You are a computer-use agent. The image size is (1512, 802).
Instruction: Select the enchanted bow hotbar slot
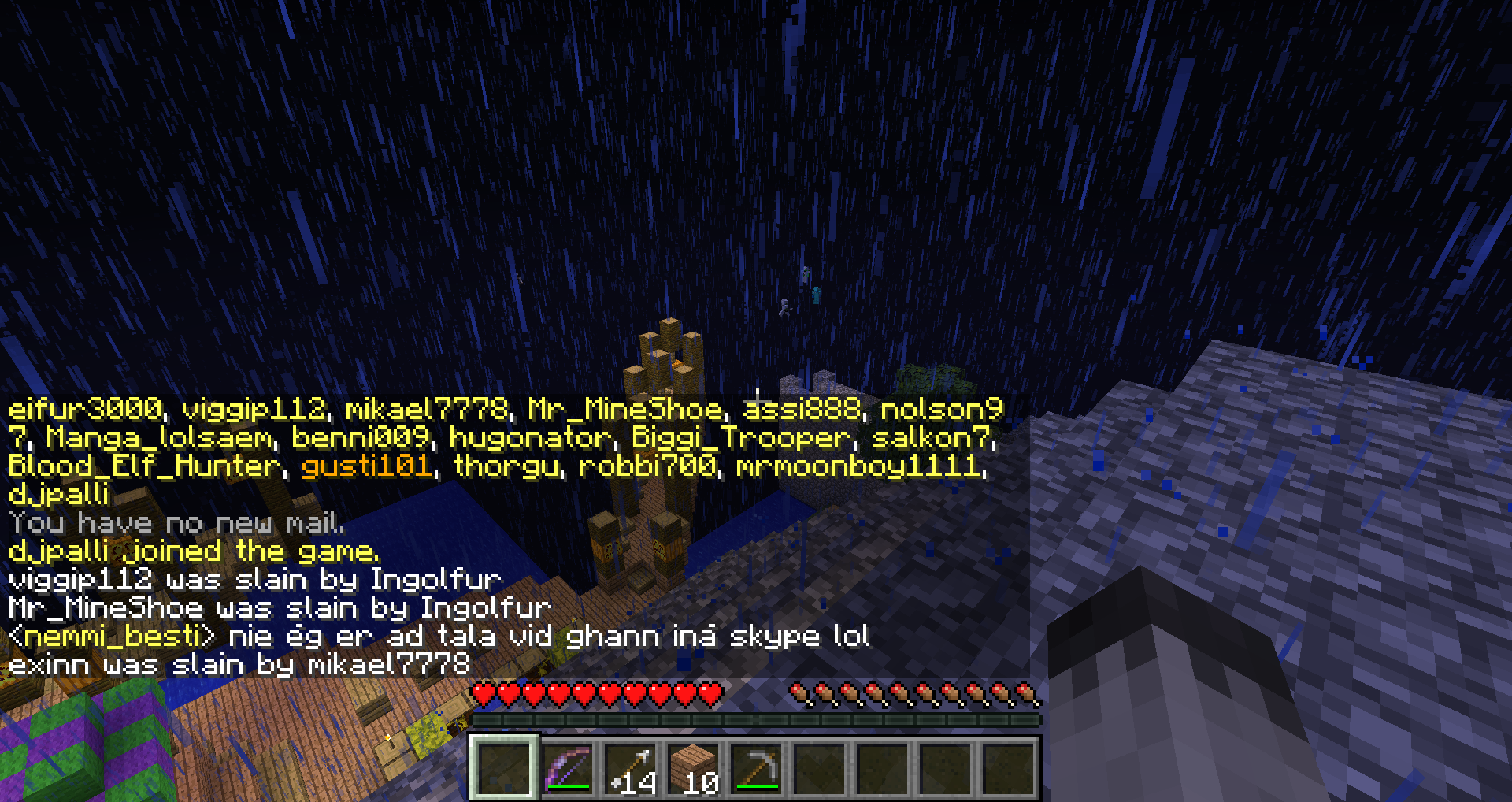pos(567,767)
